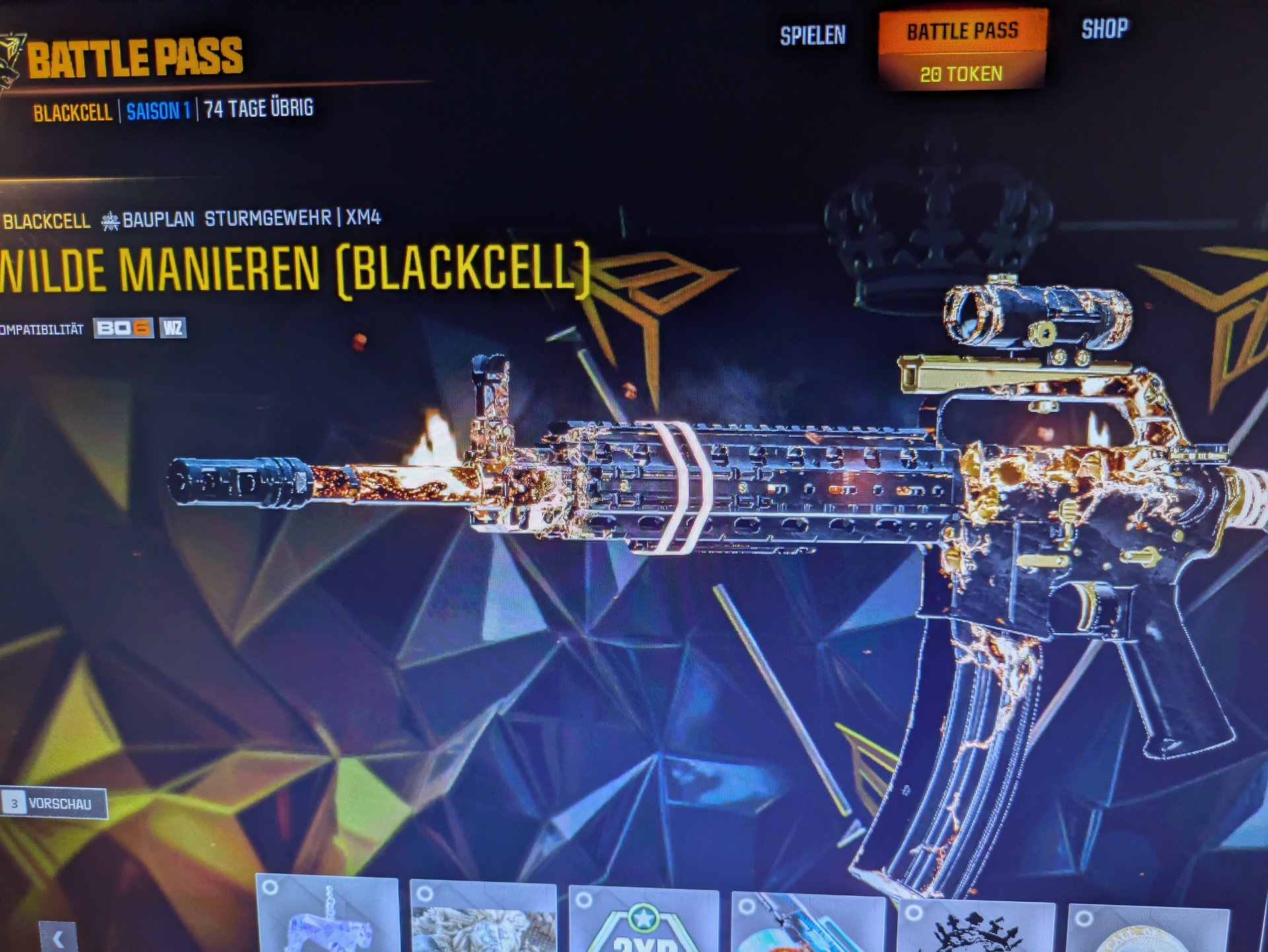The image size is (1268, 952).
Task: Pick the blue weapon blueprint reward tile
Action: (807, 924)
